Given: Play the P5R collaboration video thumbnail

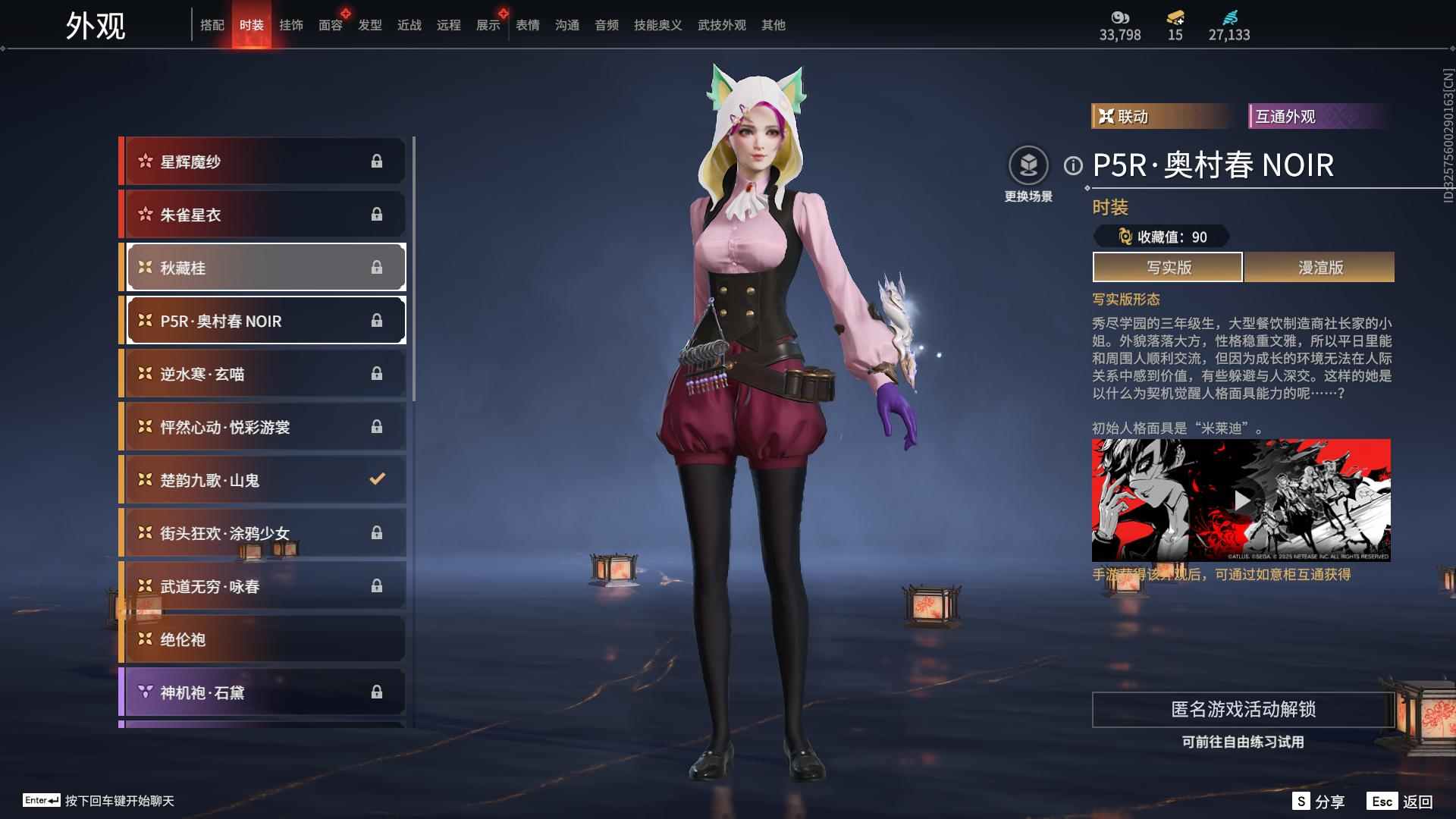Looking at the screenshot, I should tap(1241, 500).
